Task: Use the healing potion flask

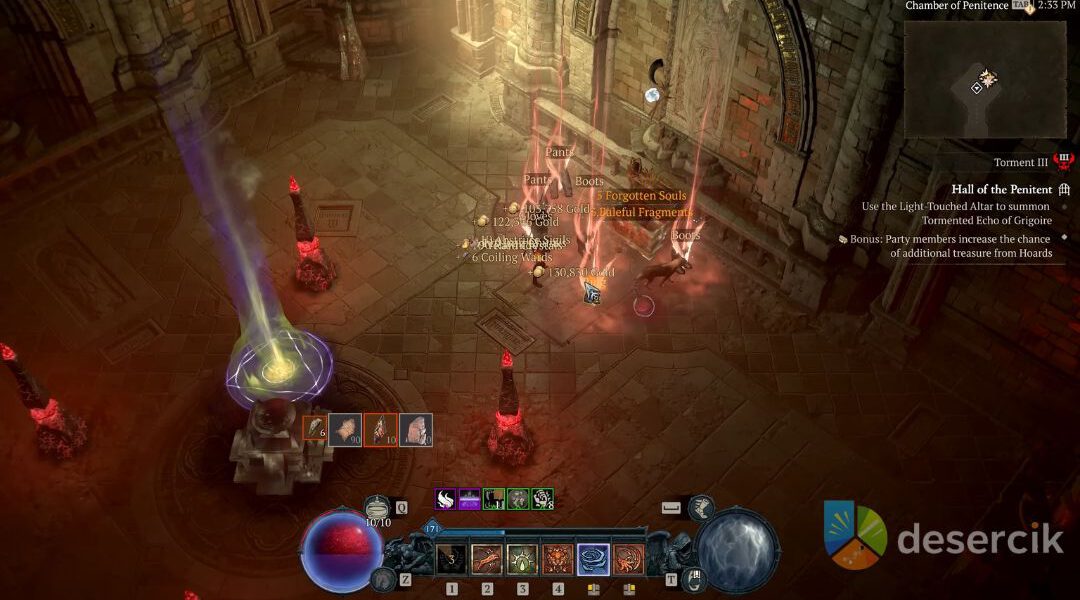Action: click(377, 507)
